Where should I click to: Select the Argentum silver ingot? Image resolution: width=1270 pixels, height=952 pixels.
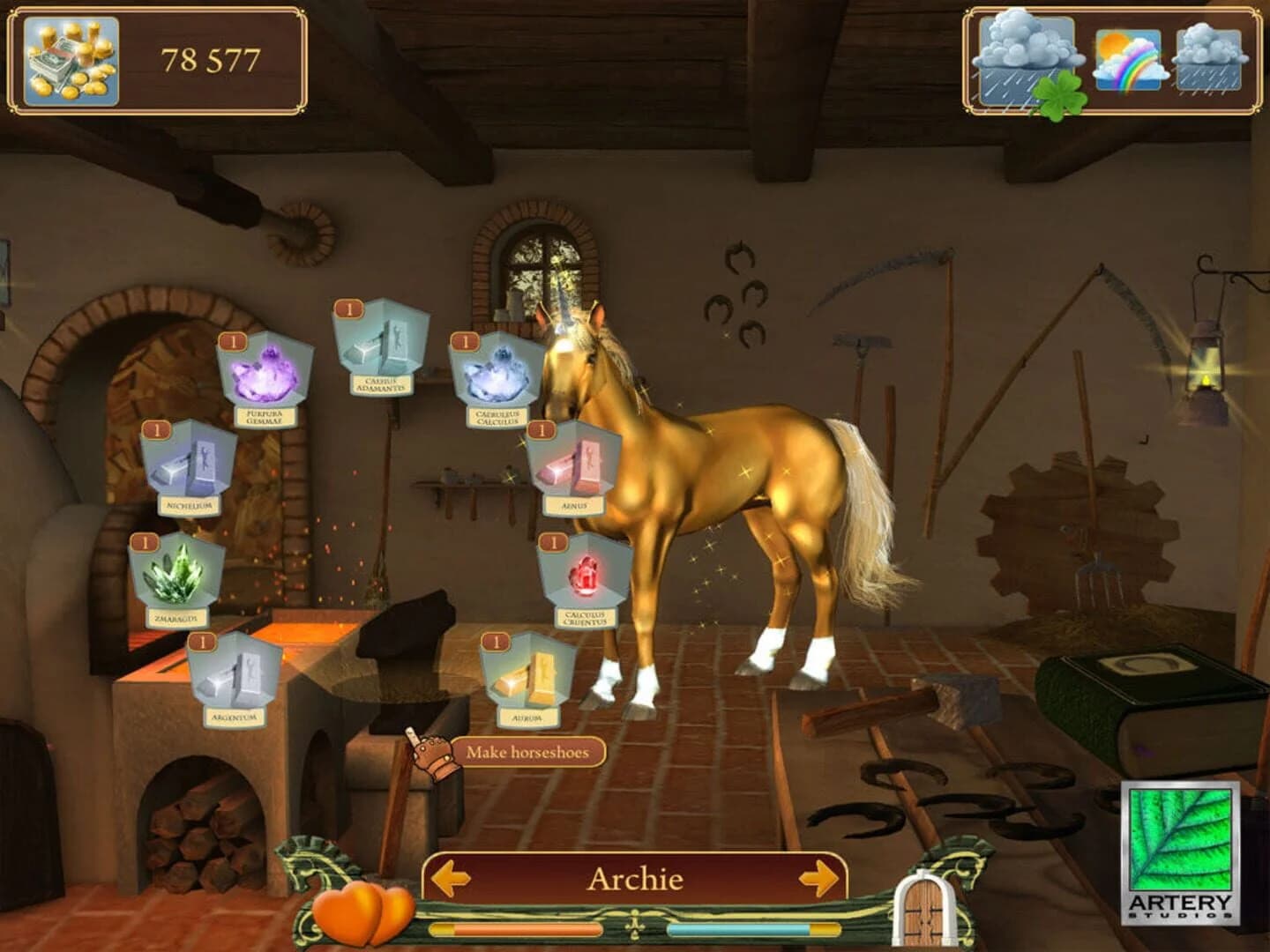[x=236, y=679]
